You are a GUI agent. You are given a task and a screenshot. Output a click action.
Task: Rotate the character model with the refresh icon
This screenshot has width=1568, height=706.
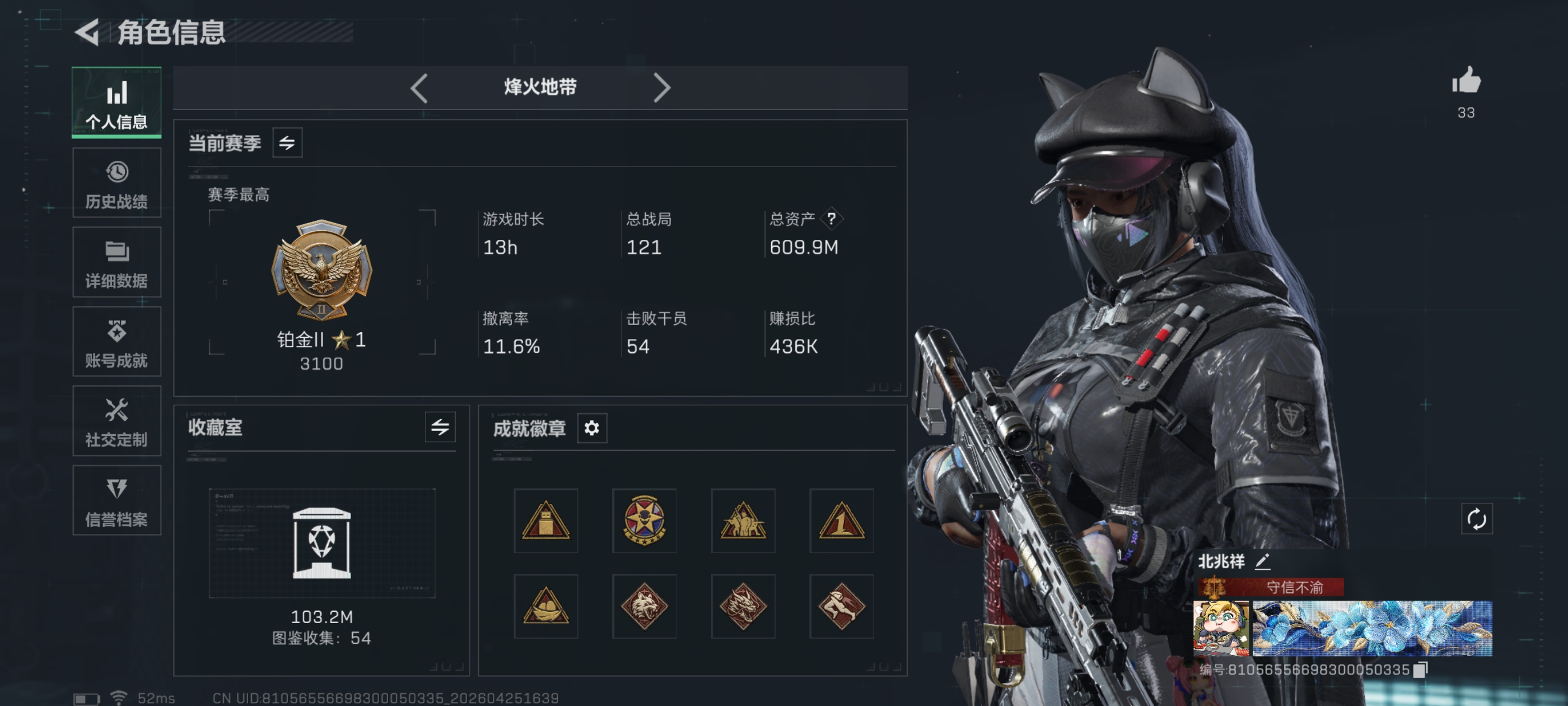click(1477, 519)
